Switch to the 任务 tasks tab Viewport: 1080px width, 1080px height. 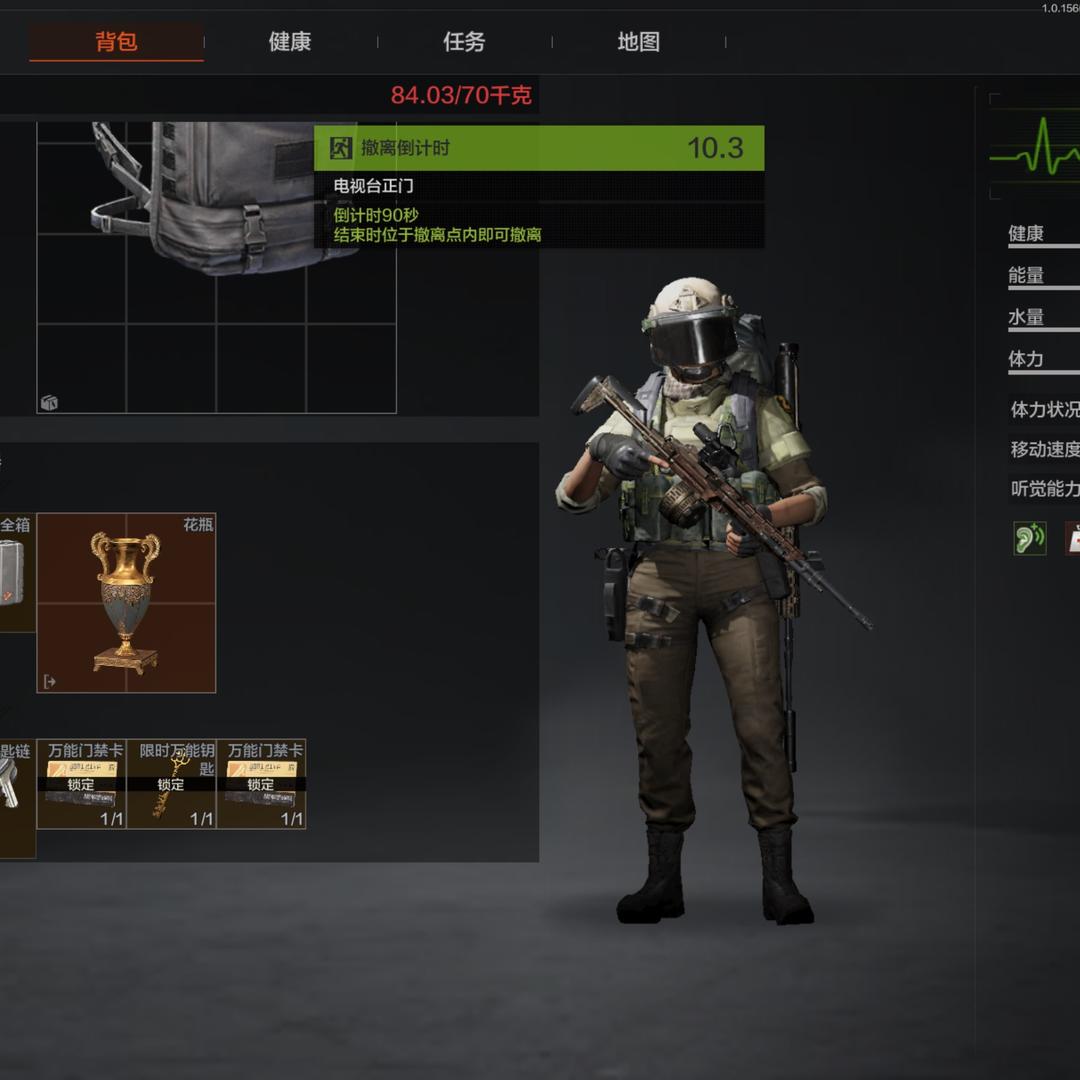tap(464, 42)
